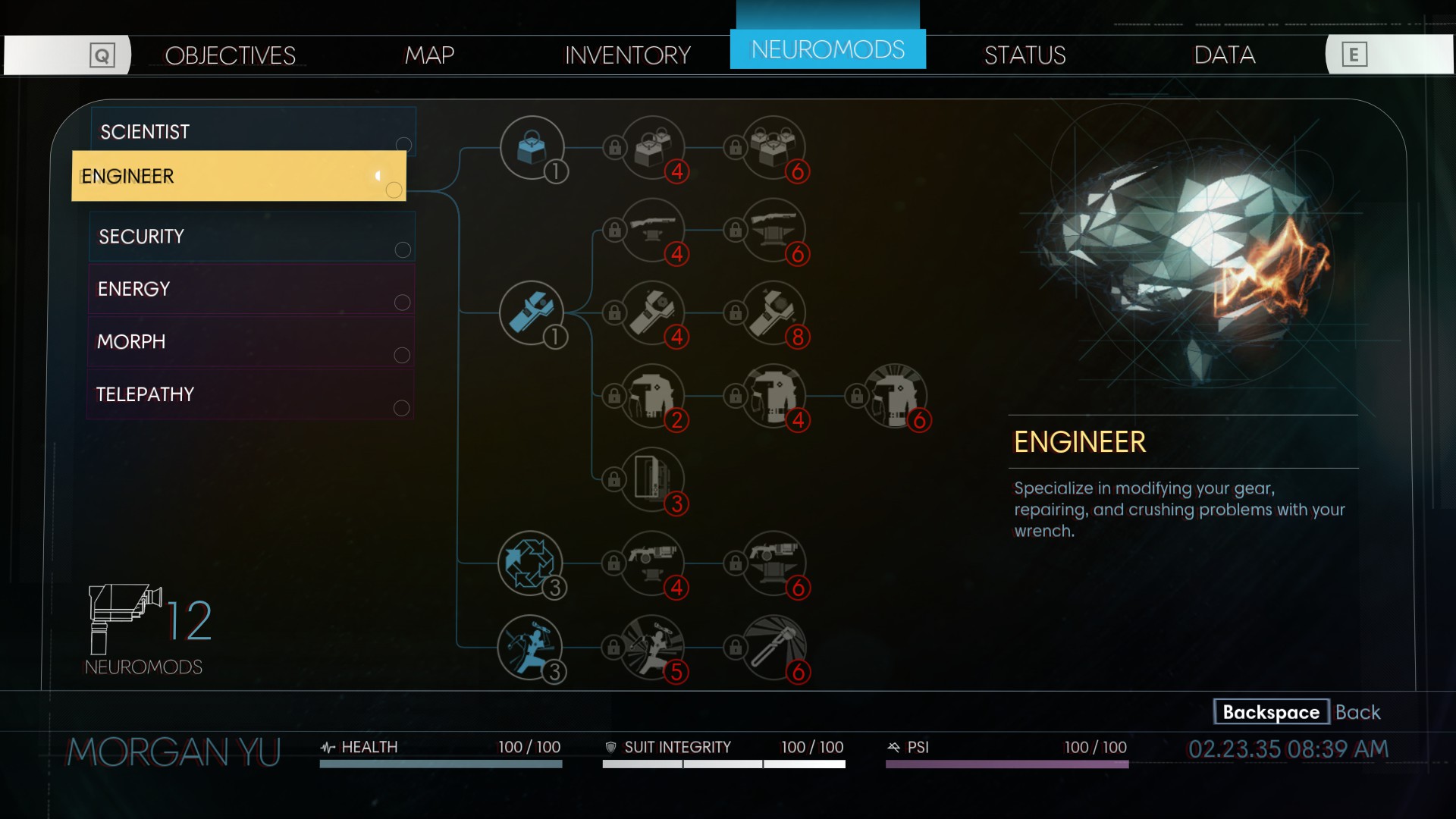Image resolution: width=1456 pixels, height=819 pixels.
Task: Open the Energy ability category
Action: click(251, 289)
